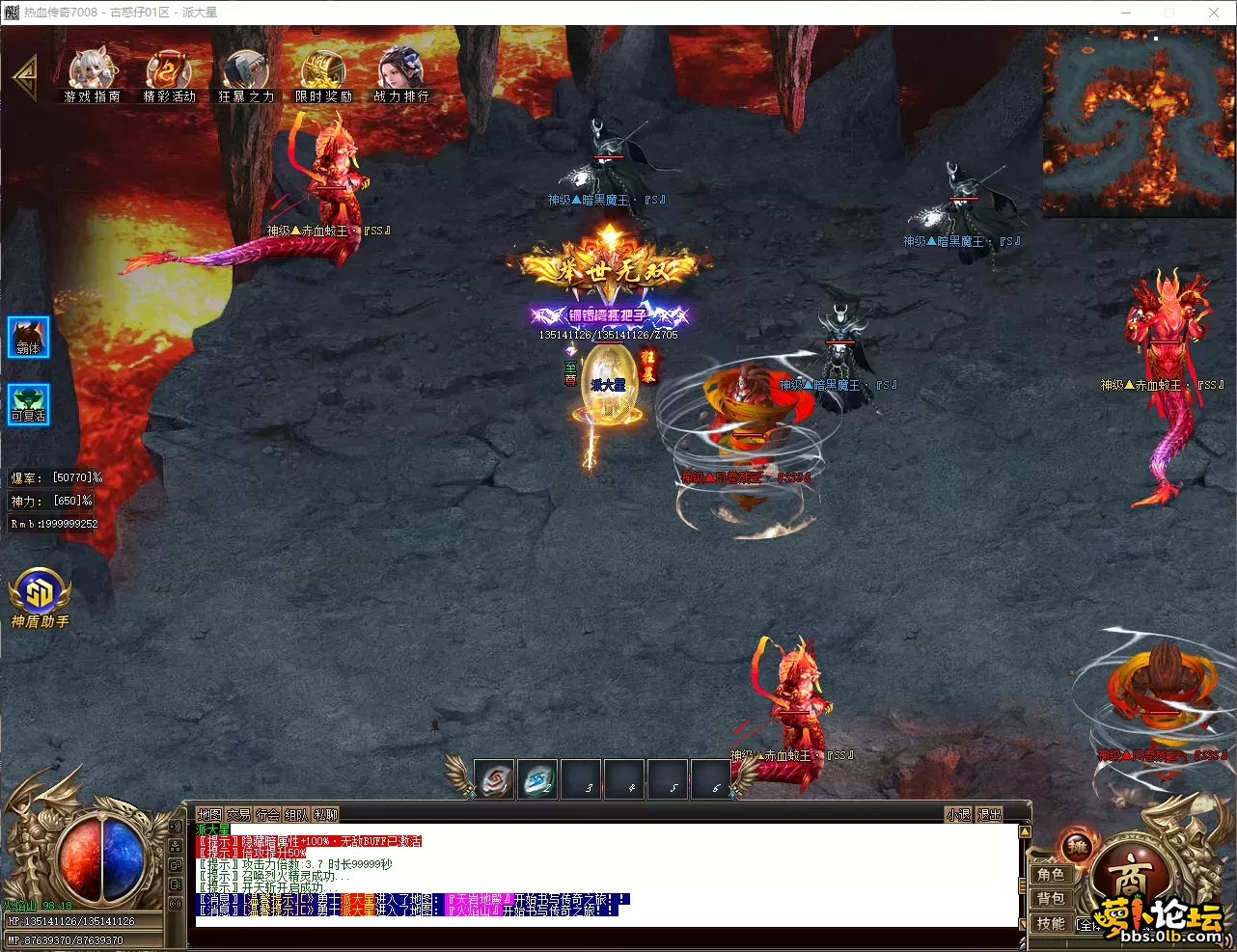This screenshot has width=1237, height=952.
Task: Click the 小退 logout button
Action: [958, 815]
